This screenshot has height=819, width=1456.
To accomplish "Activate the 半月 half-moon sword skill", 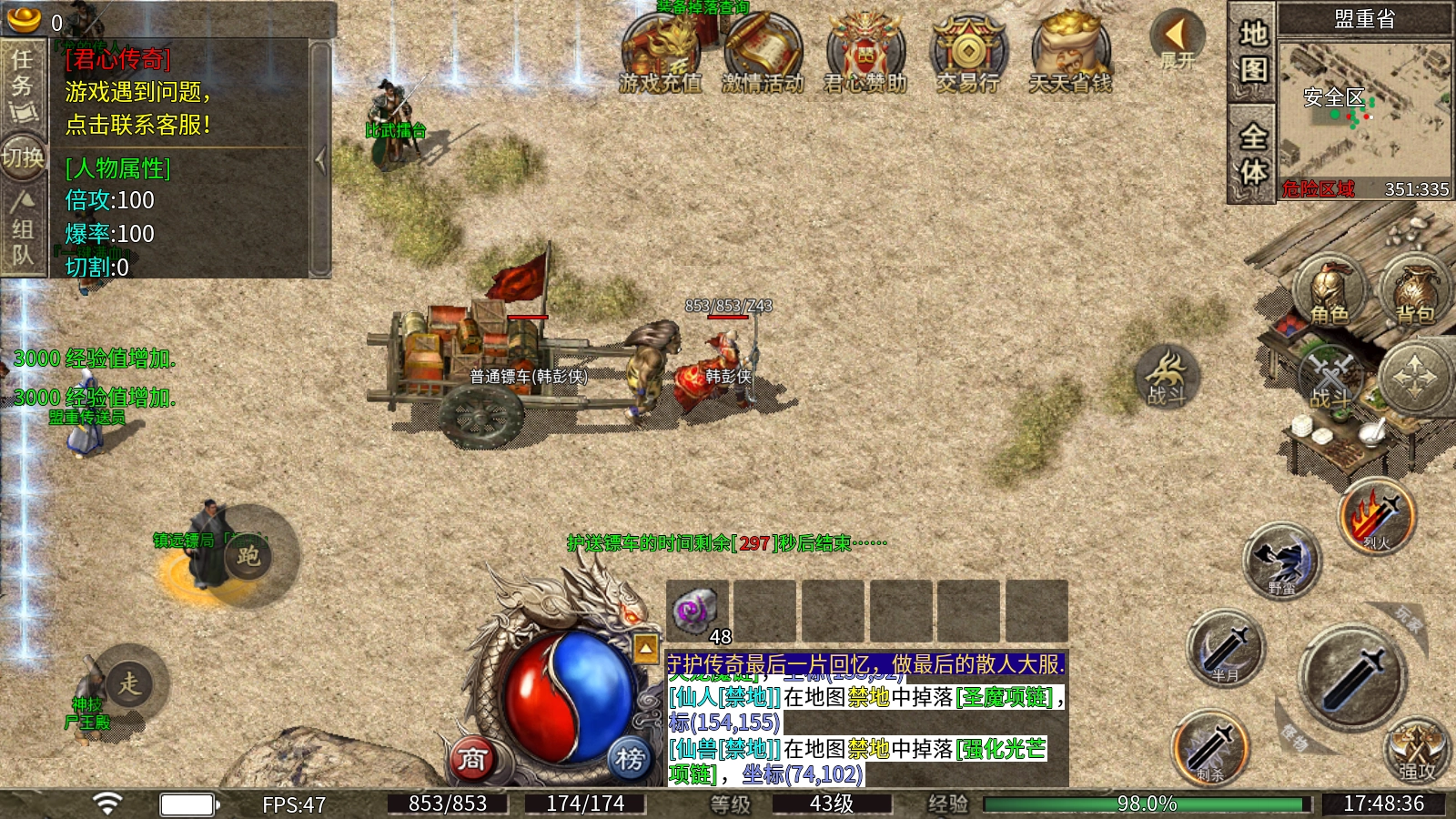I will coord(1226,648).
